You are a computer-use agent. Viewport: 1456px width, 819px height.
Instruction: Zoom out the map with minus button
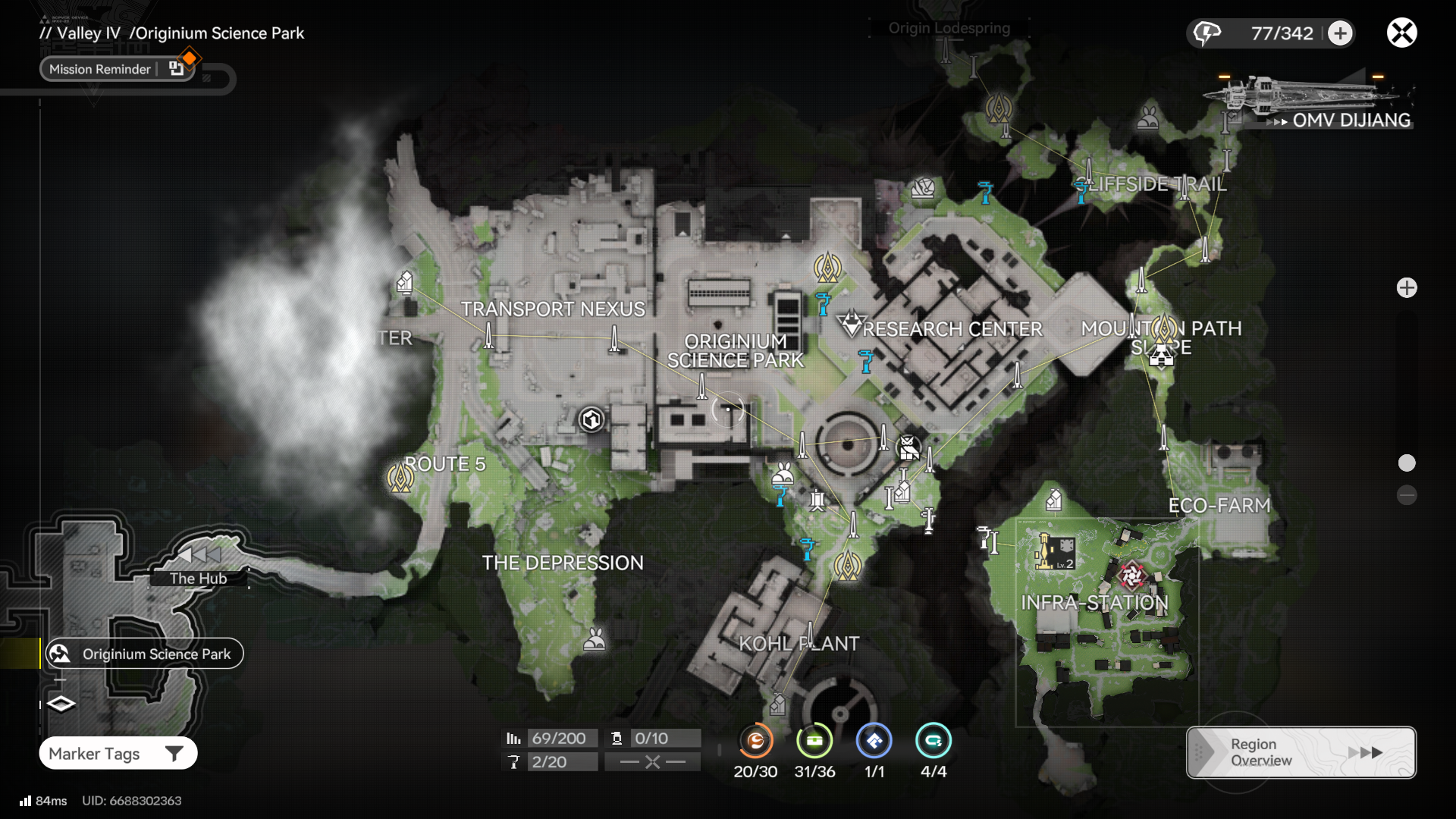pos(1407,495)
